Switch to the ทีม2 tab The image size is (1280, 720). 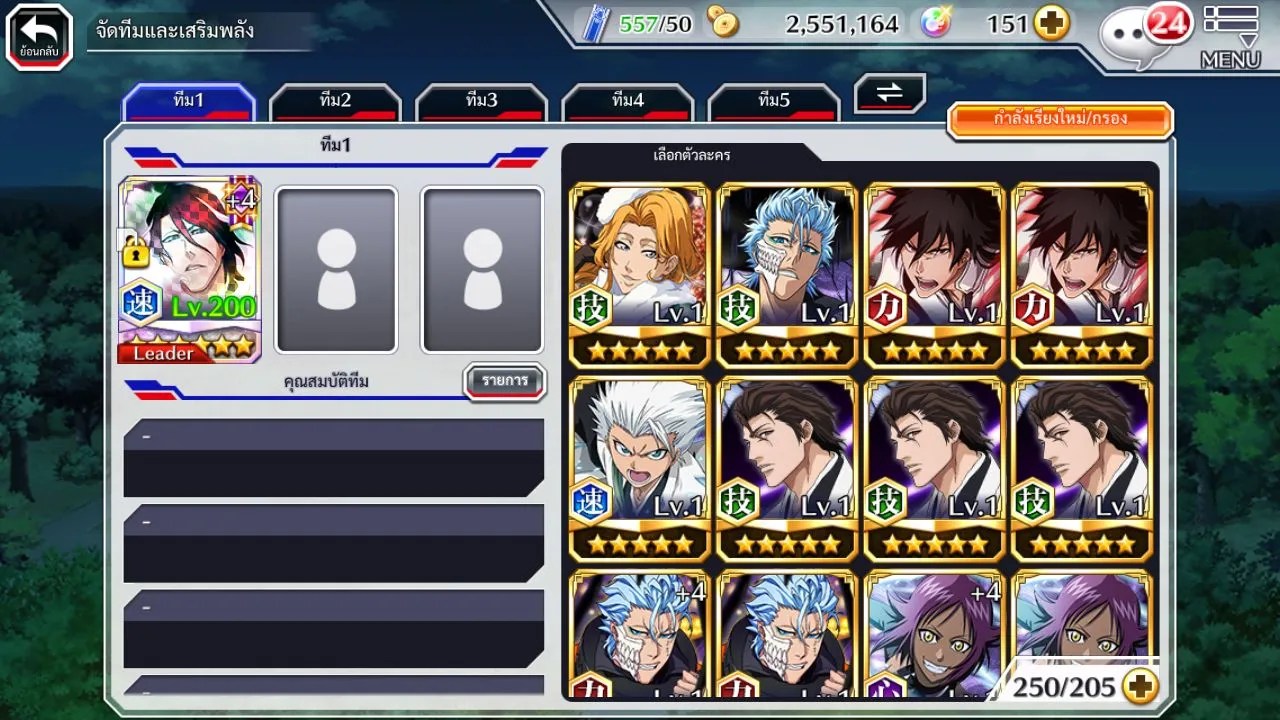[x=335, y=101]
